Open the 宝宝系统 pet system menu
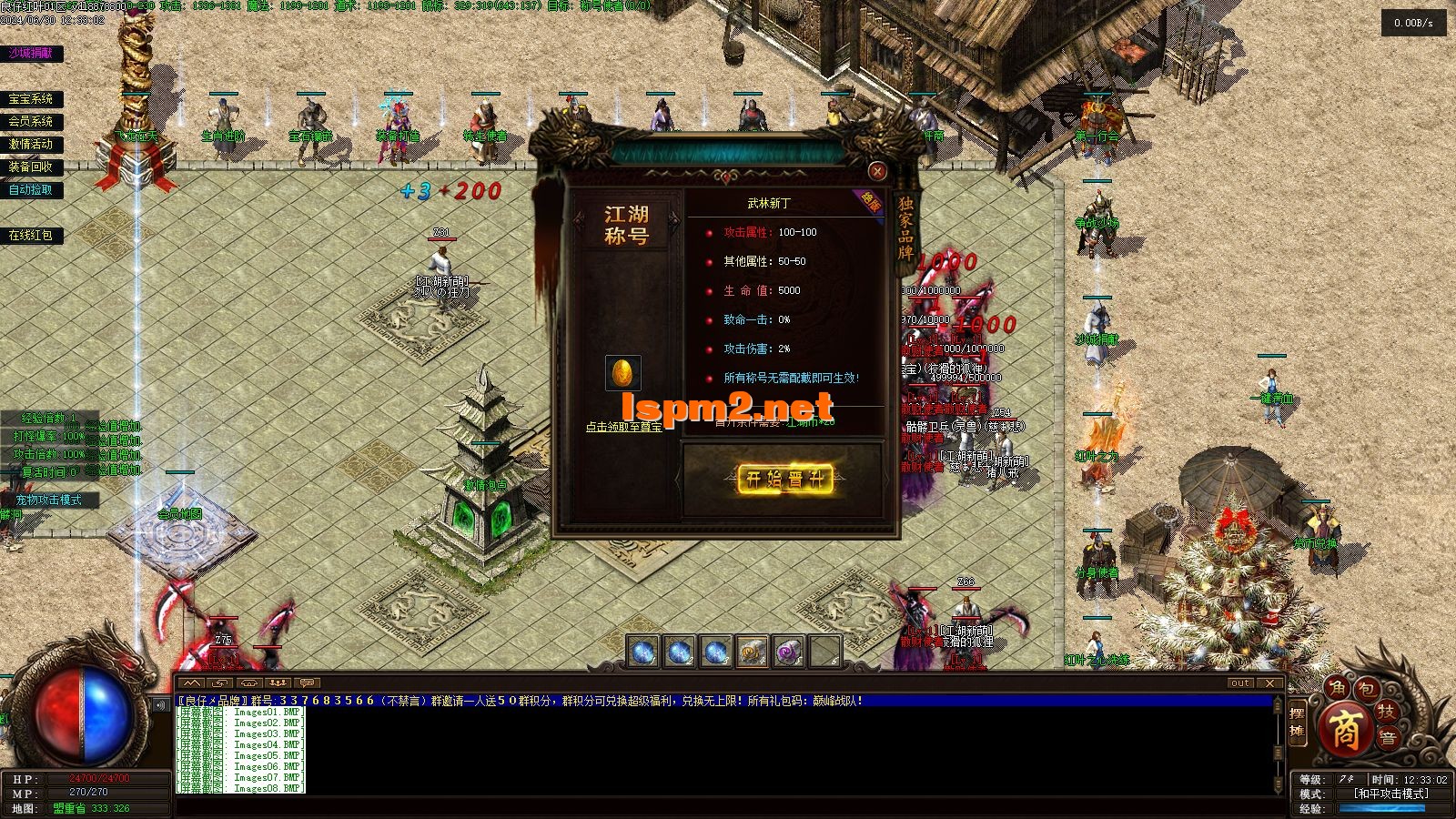Viewport: 1456px width, 819px height. [31, 99]
